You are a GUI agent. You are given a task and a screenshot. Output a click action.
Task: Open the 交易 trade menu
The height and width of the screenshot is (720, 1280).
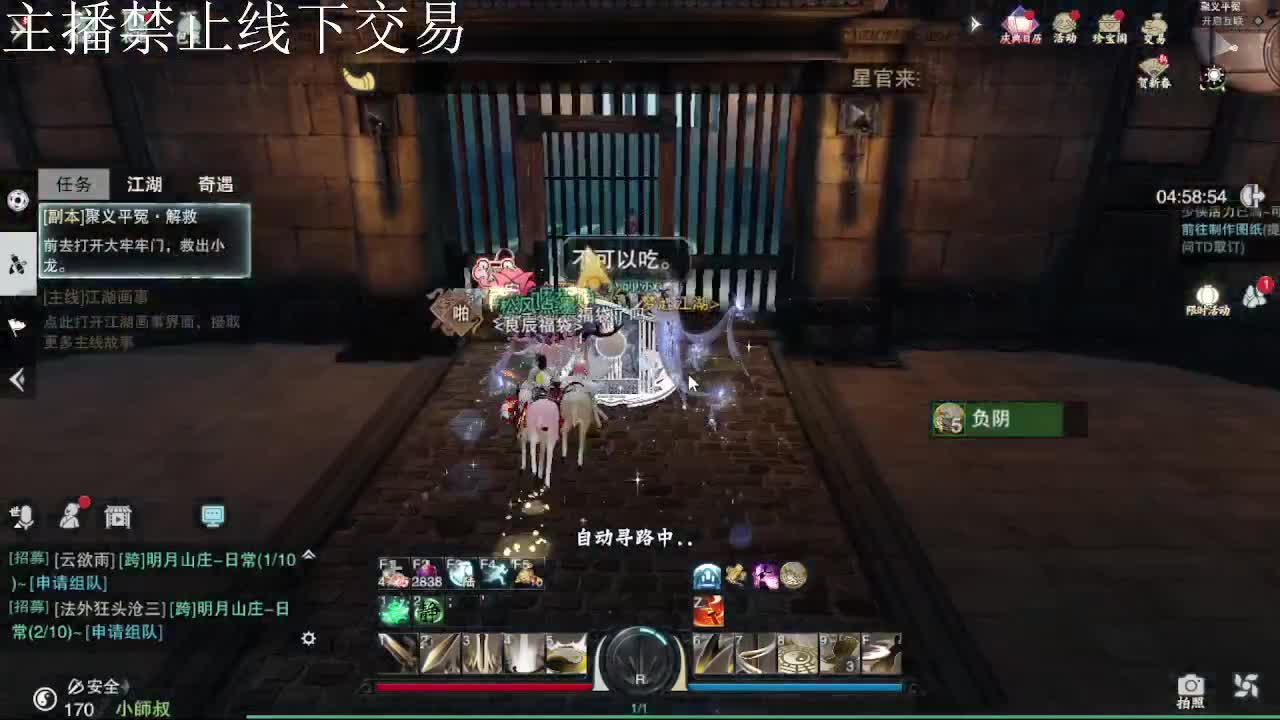tap(1155, 25)
